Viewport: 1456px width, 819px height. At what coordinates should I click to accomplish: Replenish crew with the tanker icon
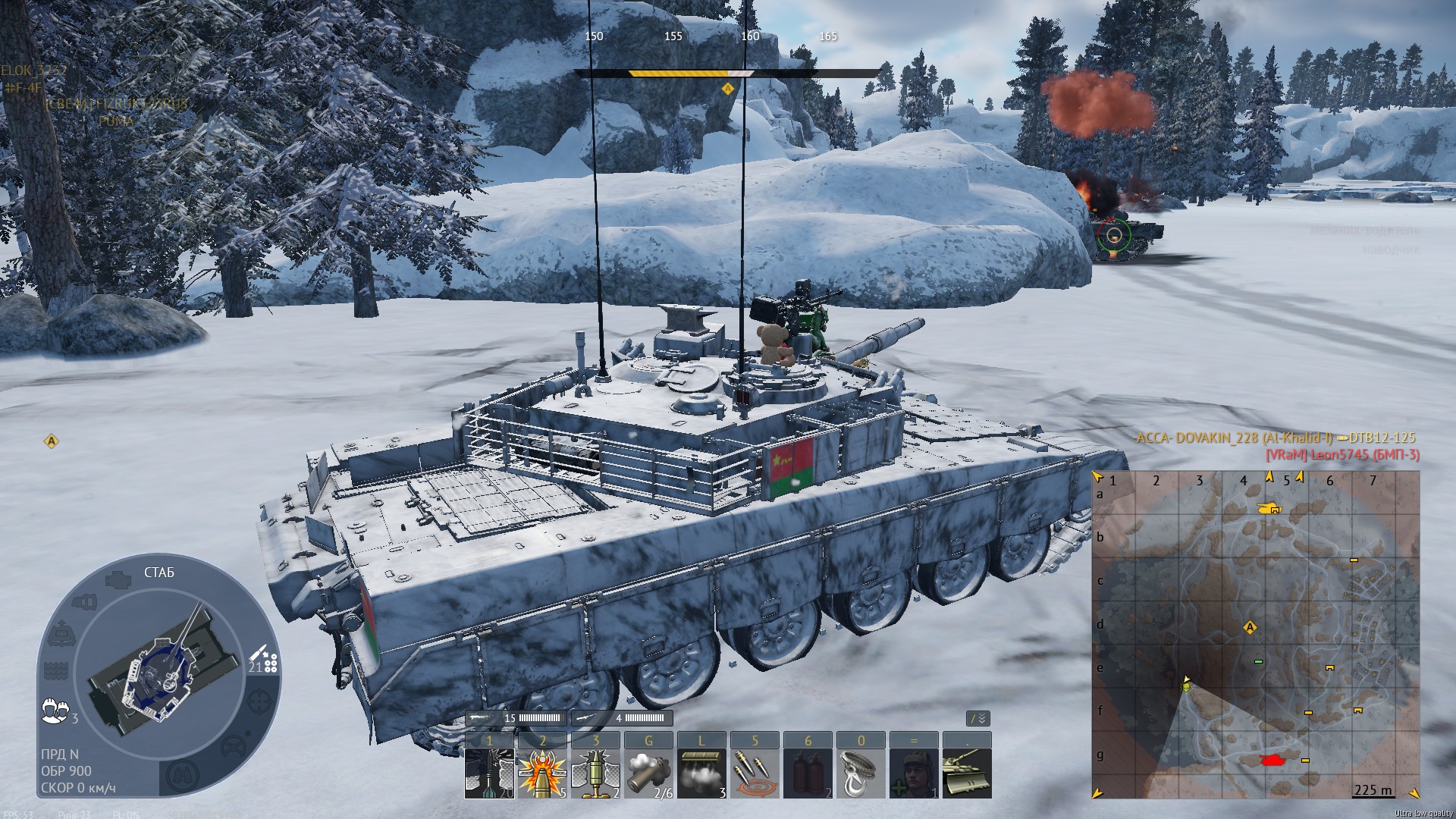pyautogui.click(x=914, y=773)
